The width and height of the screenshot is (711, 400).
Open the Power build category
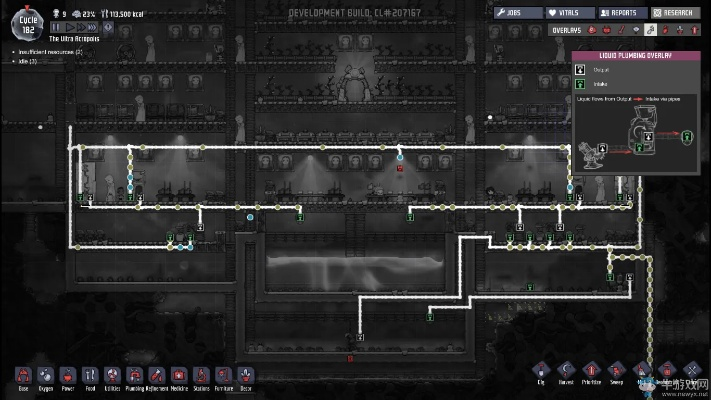pos(68,375)
